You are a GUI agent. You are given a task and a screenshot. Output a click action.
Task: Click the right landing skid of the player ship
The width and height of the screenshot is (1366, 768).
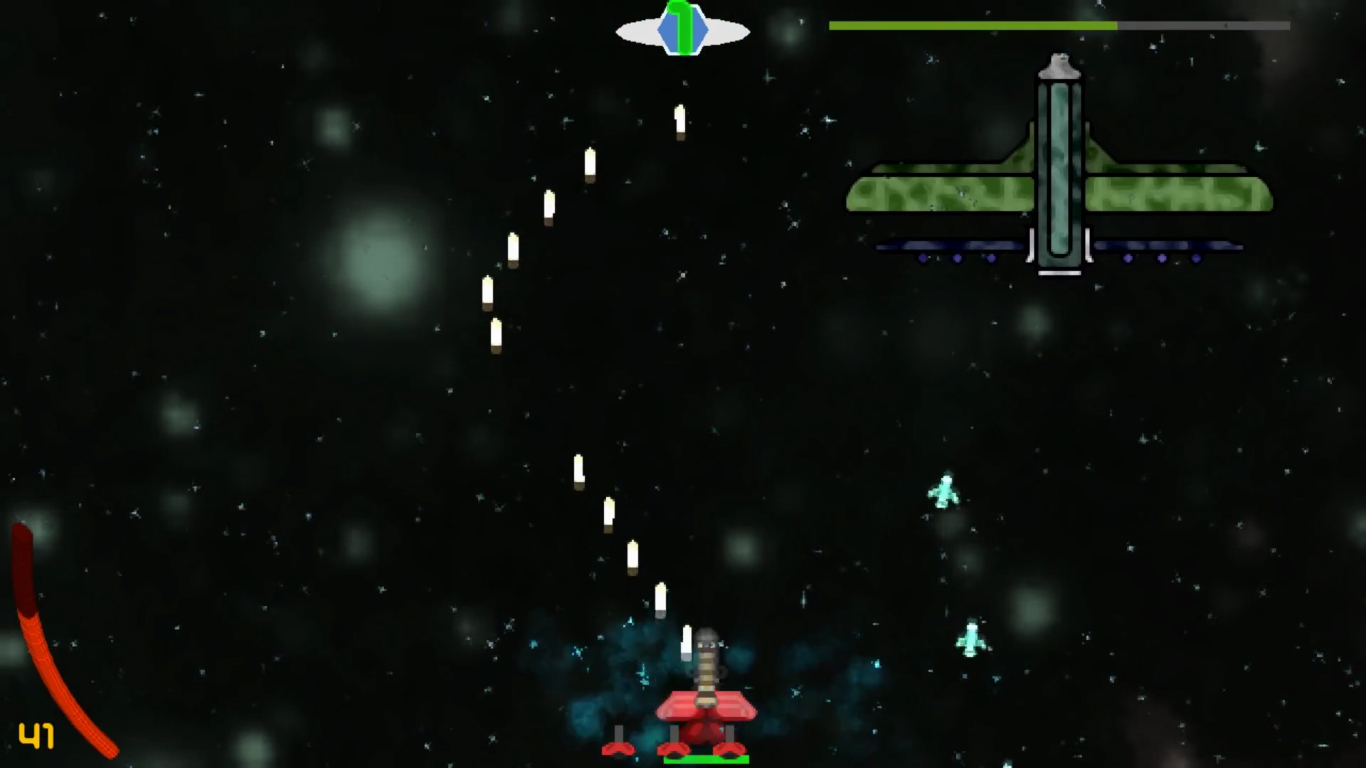point(730,747)
